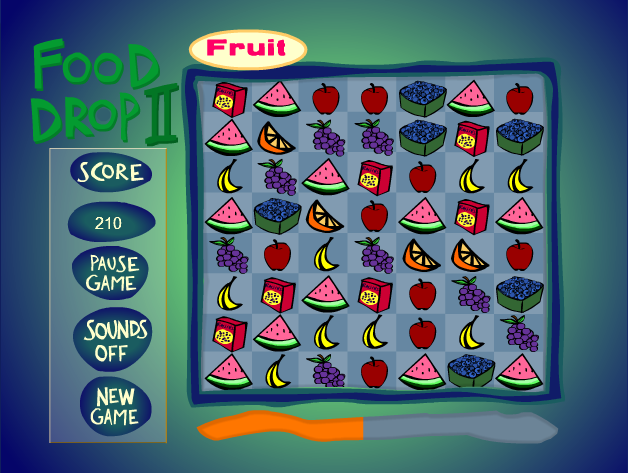Start over with New Game button
The height and width of the screenshot is (473, 628).
point(114,403)
